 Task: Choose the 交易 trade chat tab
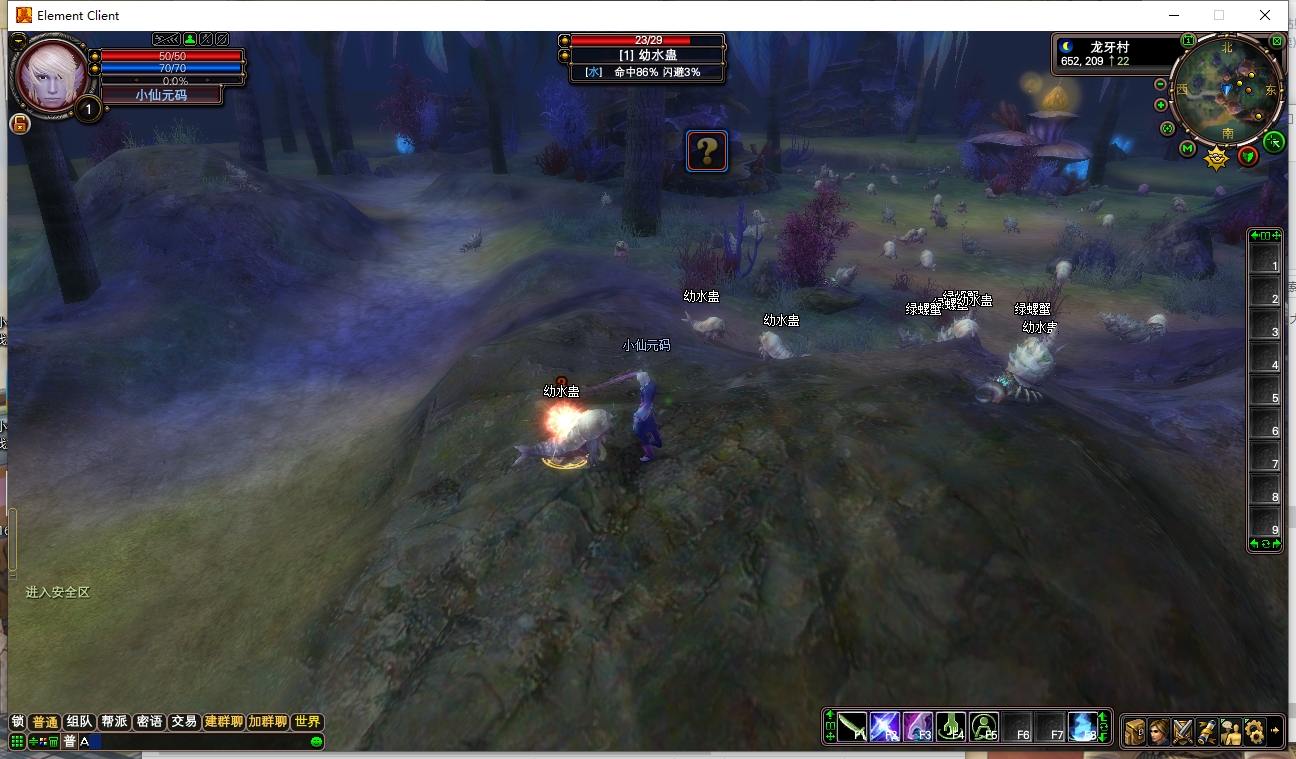tap(183, 722)
